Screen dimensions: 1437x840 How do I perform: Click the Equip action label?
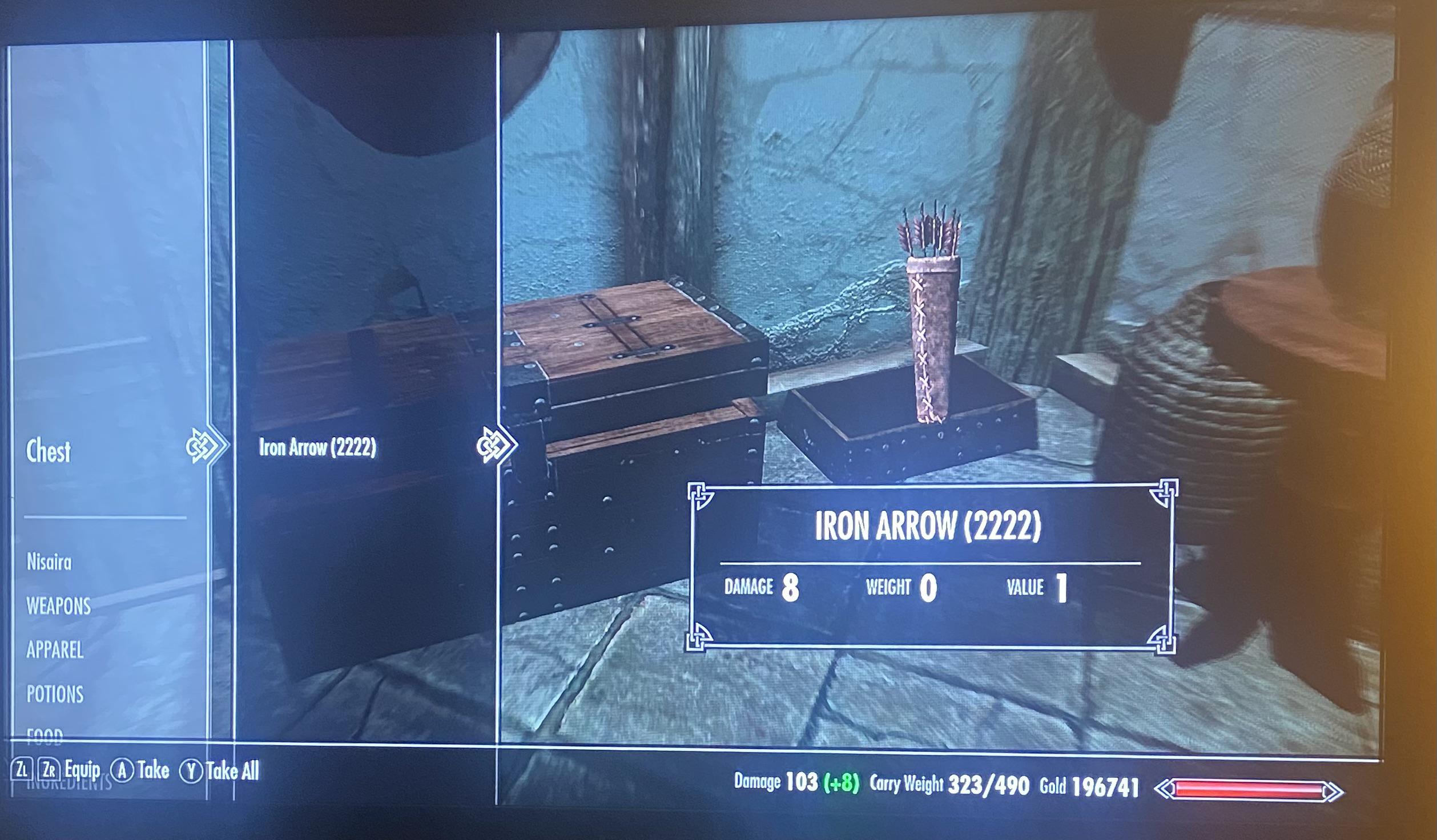pos(83,770)
